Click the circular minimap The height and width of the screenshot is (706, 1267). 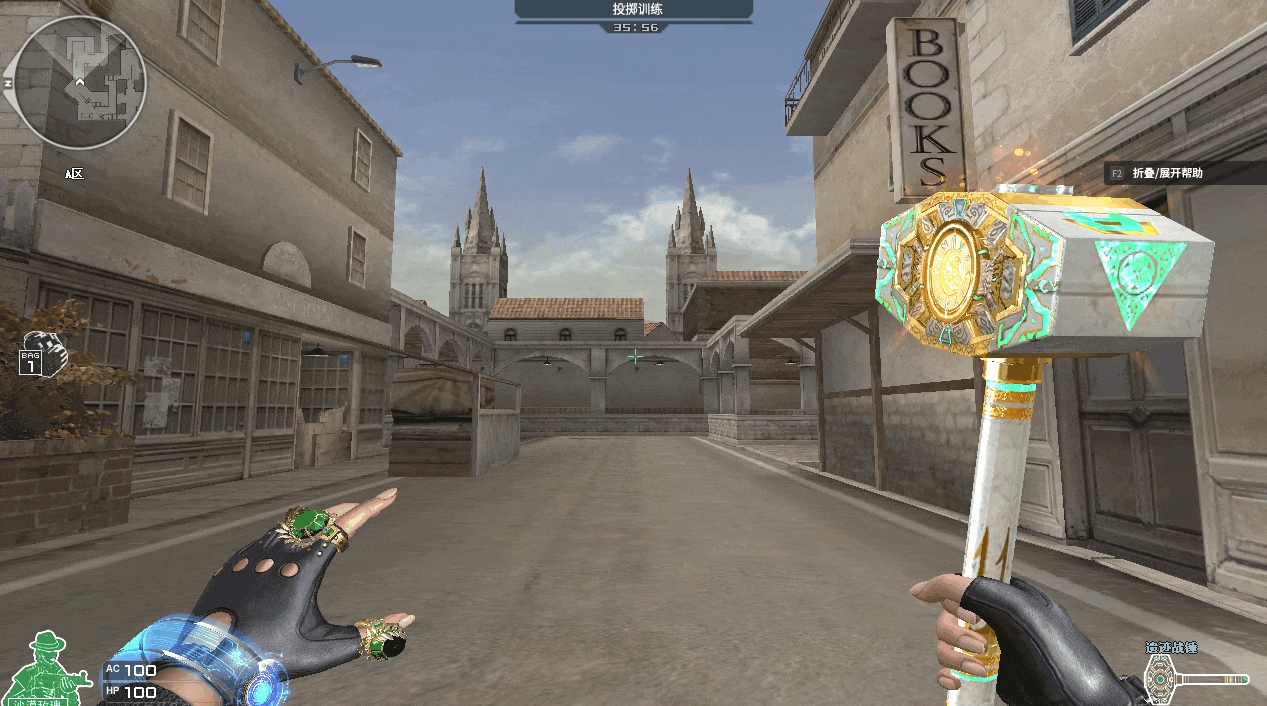click(82, 82)
